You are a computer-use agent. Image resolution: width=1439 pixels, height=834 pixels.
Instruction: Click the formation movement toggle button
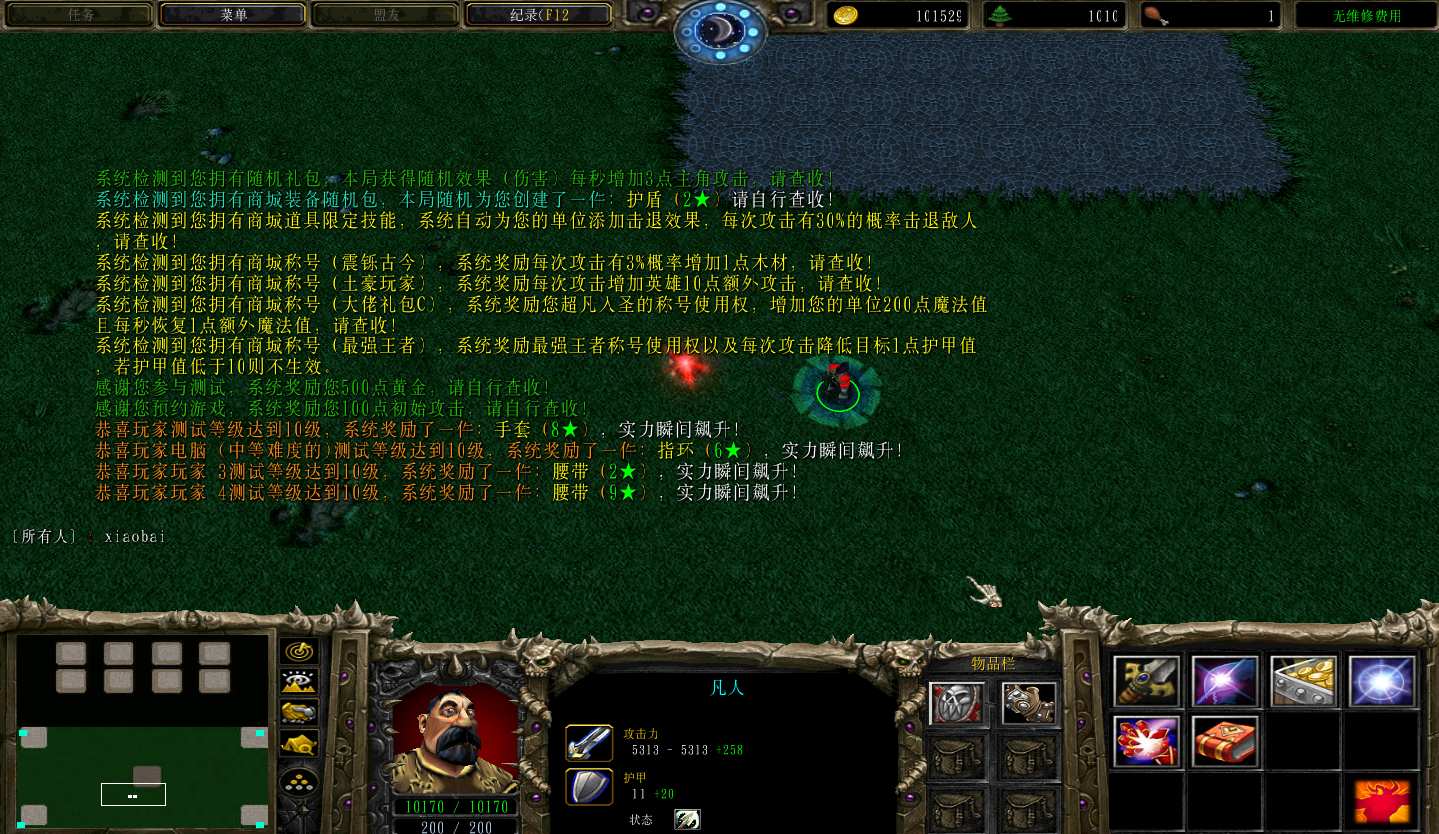pos(299,782)
